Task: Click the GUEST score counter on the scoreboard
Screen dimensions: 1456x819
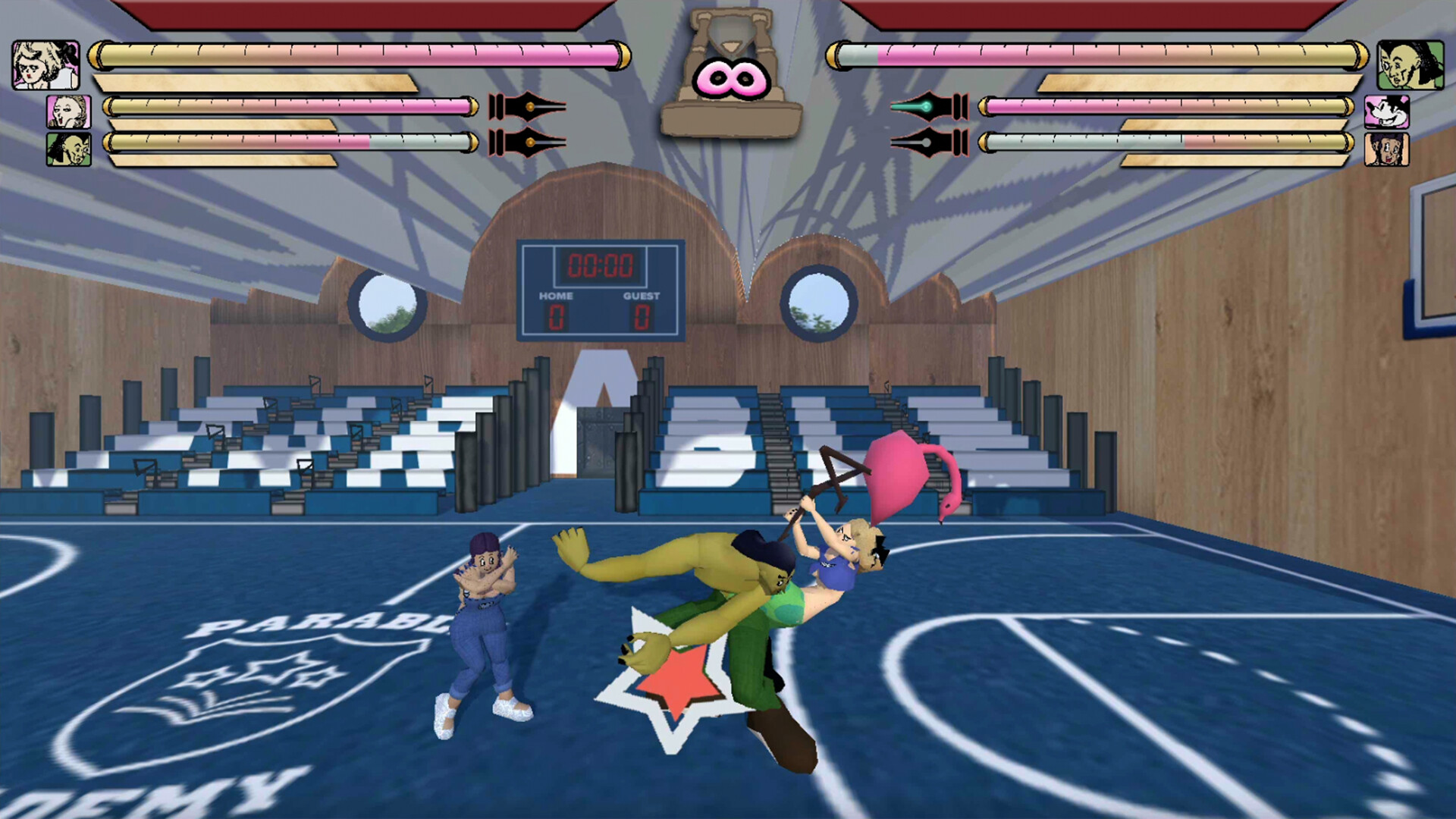Action: (641, 315)
